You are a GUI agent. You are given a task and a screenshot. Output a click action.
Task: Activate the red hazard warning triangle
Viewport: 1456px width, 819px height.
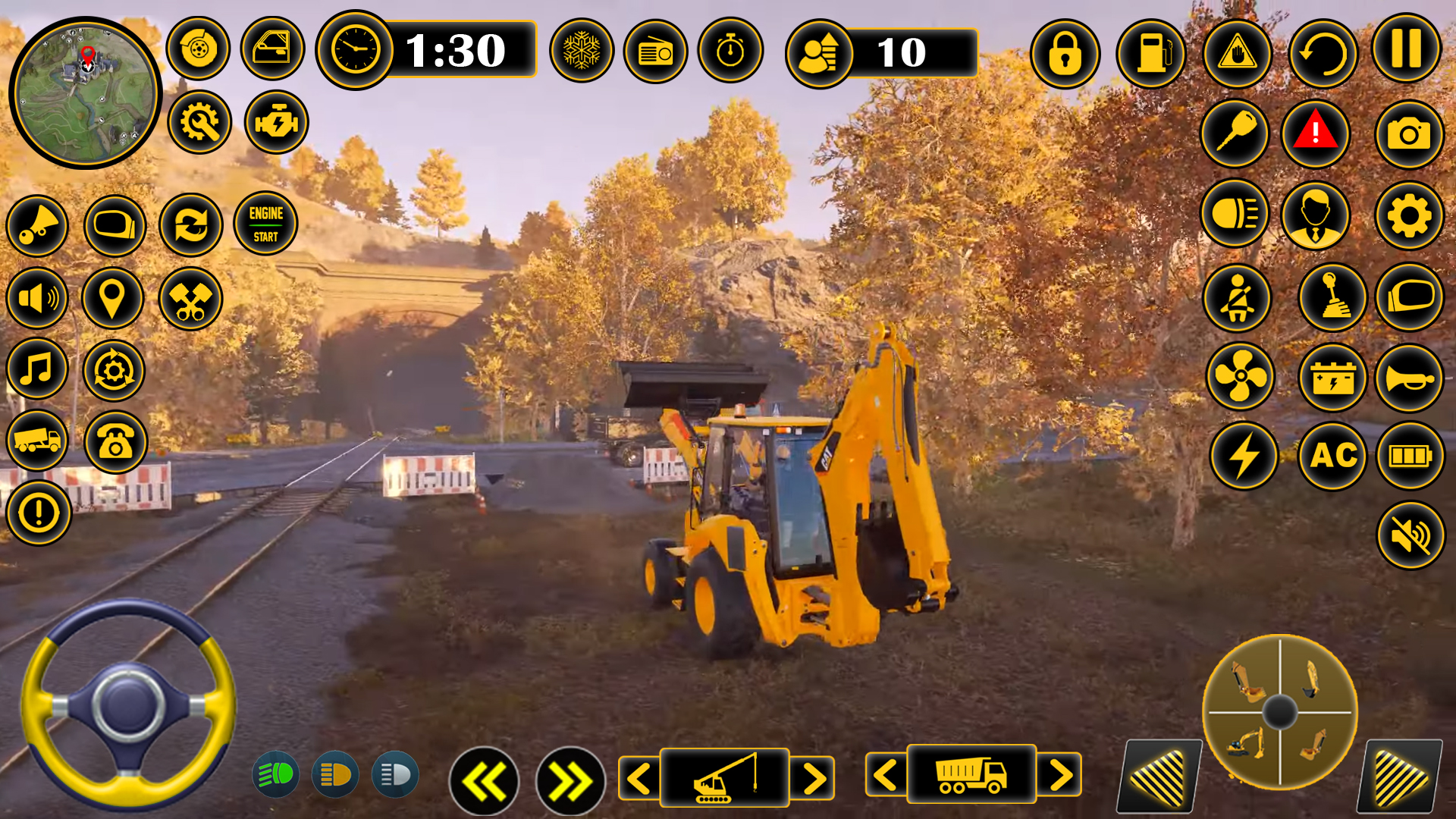click(1316, 133)
